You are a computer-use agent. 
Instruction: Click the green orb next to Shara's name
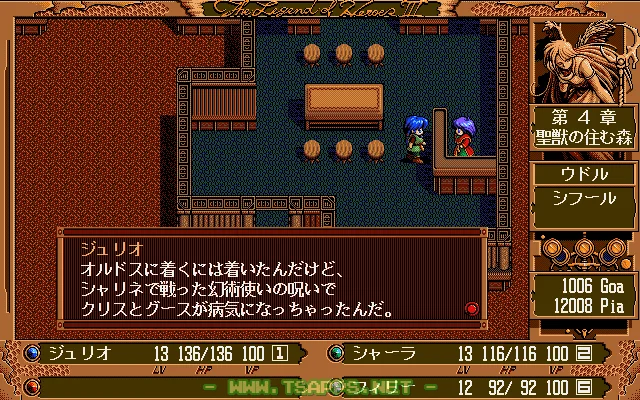coord(337,352)
